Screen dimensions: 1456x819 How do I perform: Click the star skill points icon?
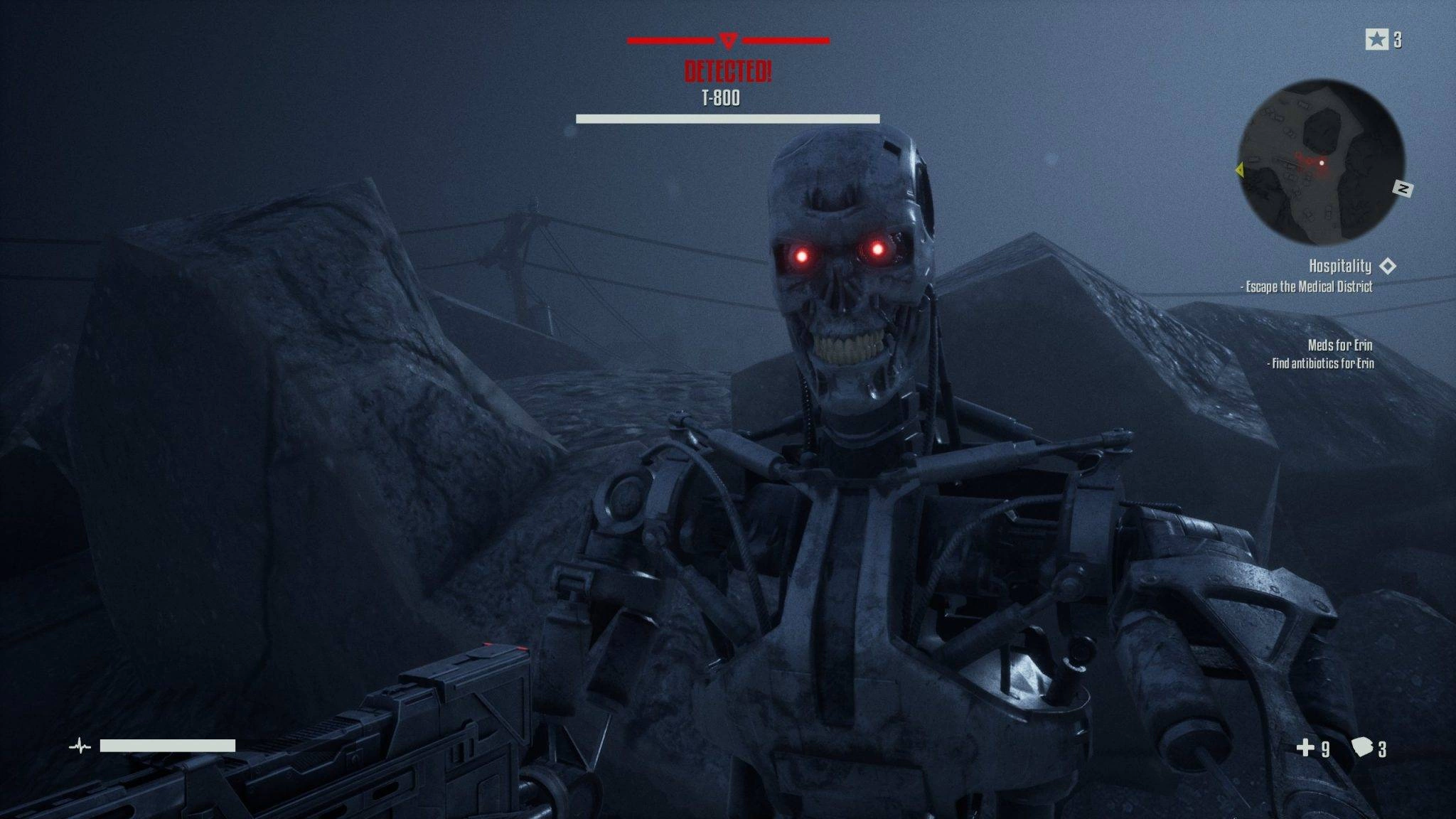tap(1376, 40)
